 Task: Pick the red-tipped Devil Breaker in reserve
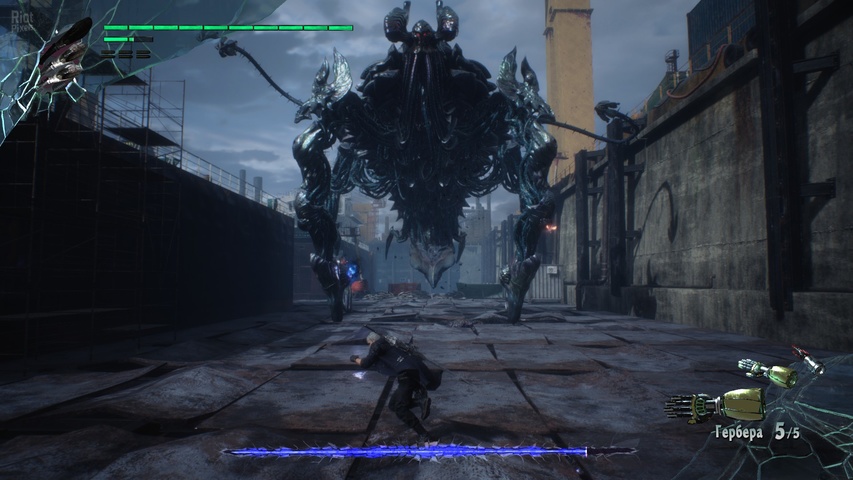pos(808,359)
